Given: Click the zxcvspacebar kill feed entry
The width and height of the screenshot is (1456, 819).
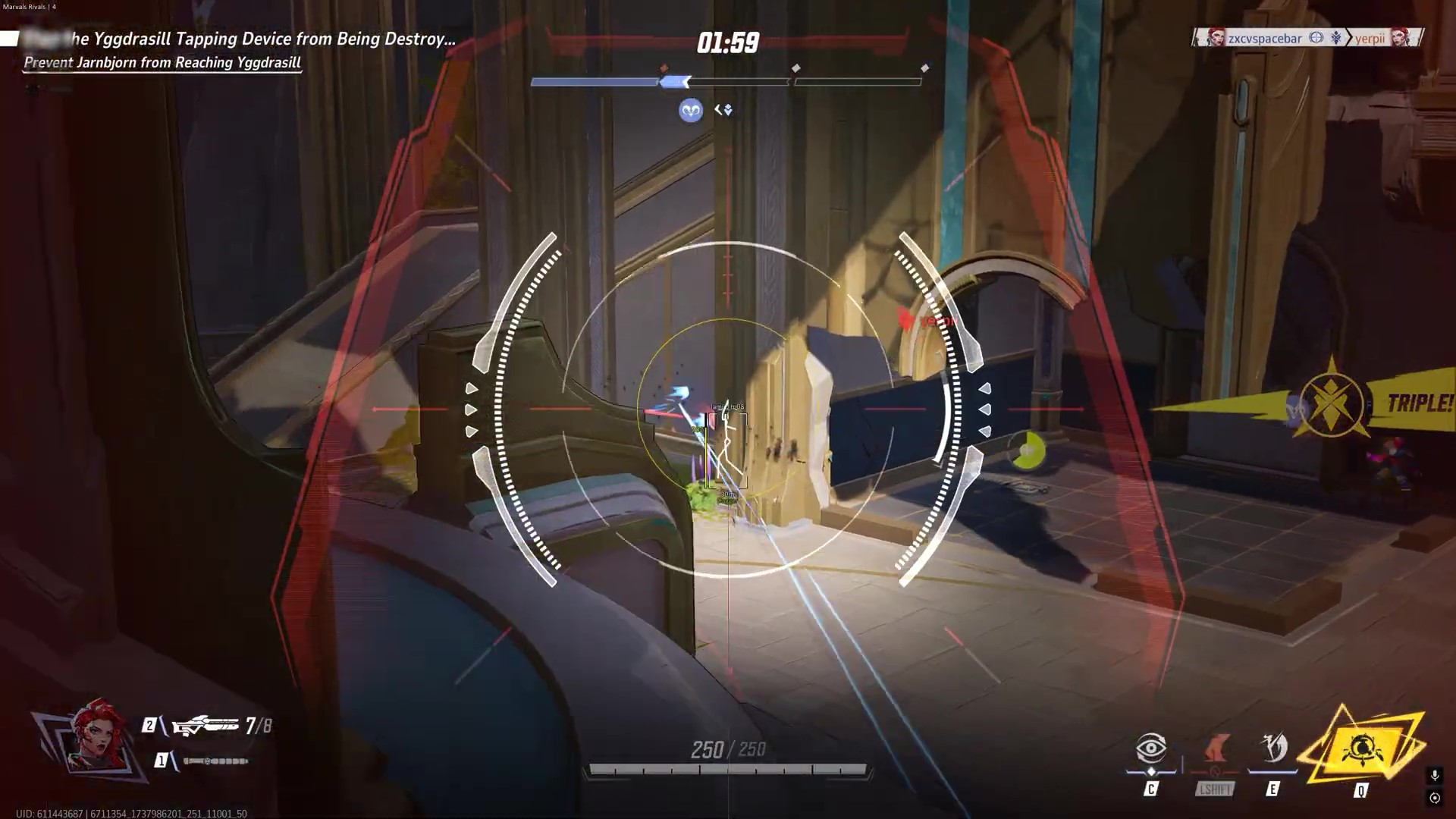Looking at the screenshot, I should tap(1263, 38).
